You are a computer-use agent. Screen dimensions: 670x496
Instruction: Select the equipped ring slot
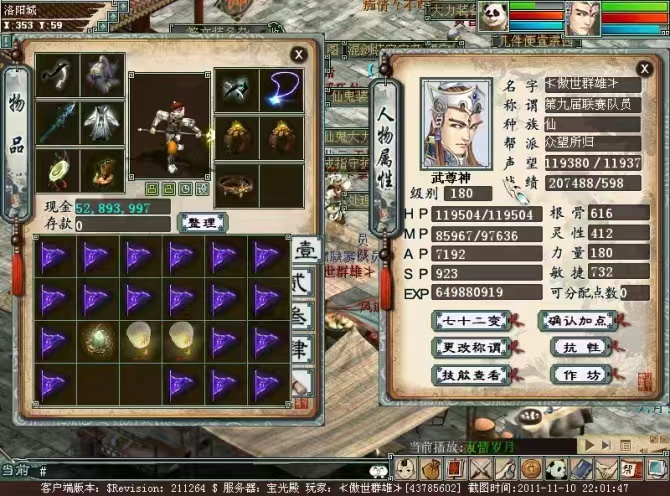coord(237,184)
